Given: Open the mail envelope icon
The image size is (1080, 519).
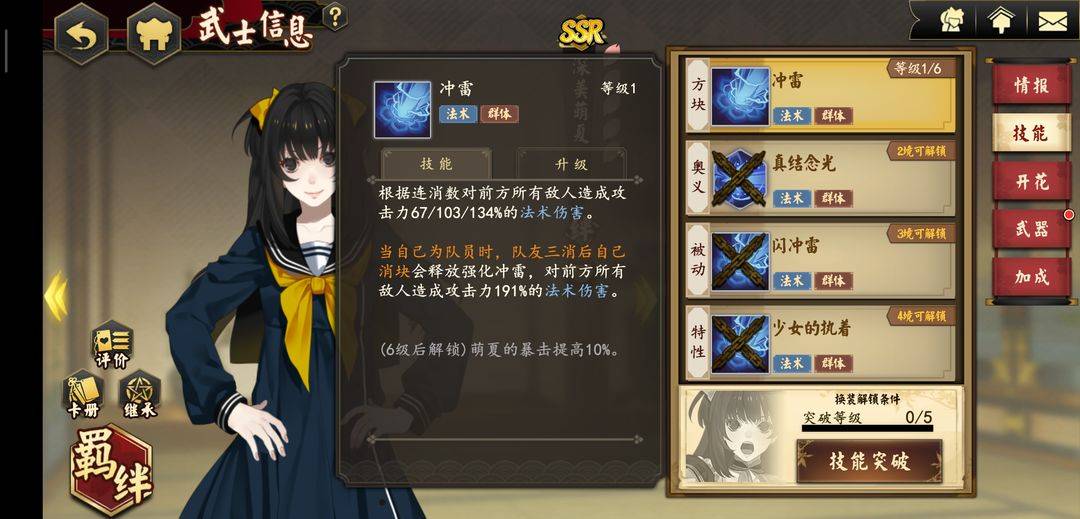Looking at the screenshot, I should [x=1050, y=20].
